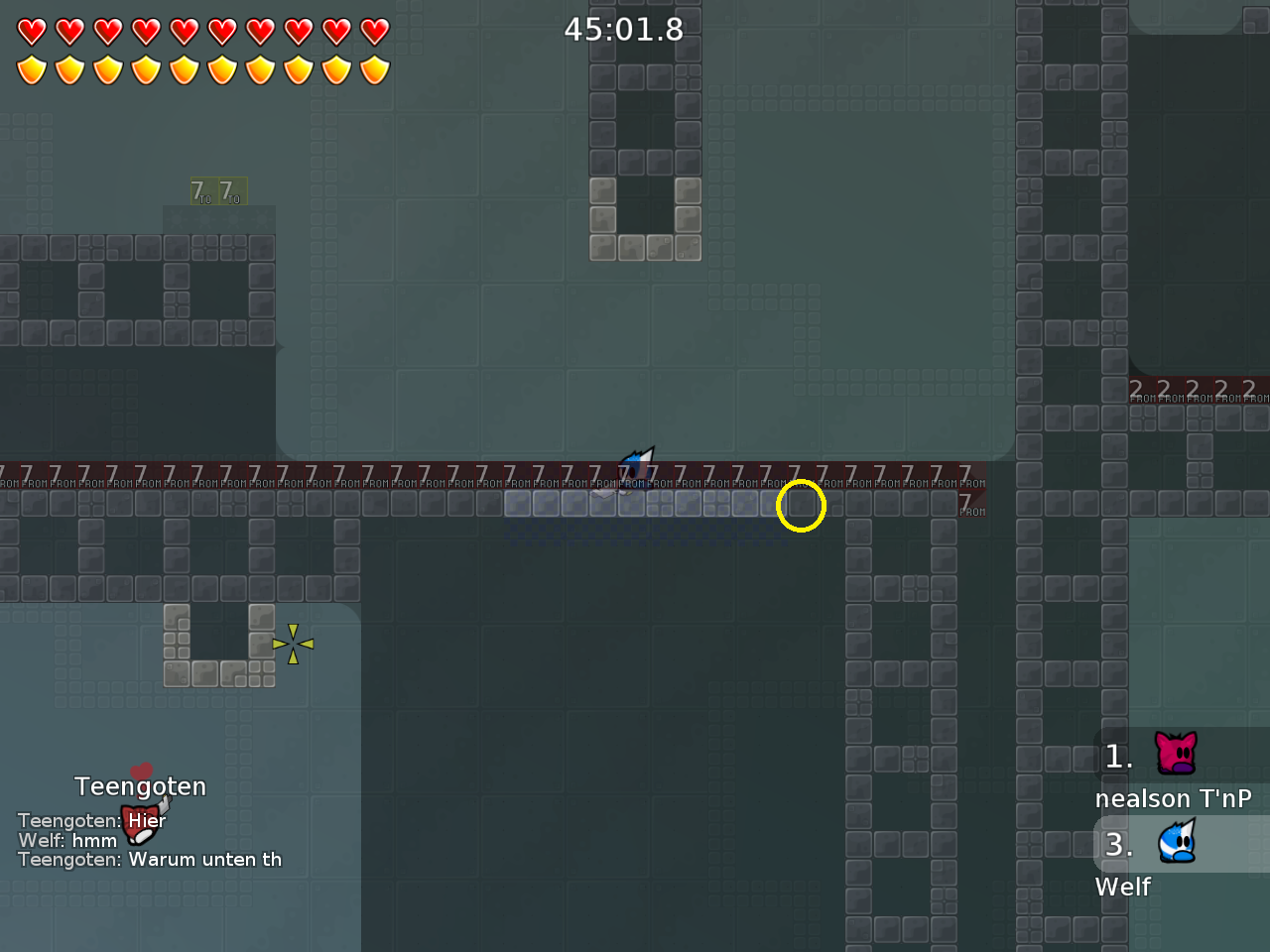Click the paired '7' tiles near the upper-left platform
The image size is (1270, 952).
tap(217, 190)
